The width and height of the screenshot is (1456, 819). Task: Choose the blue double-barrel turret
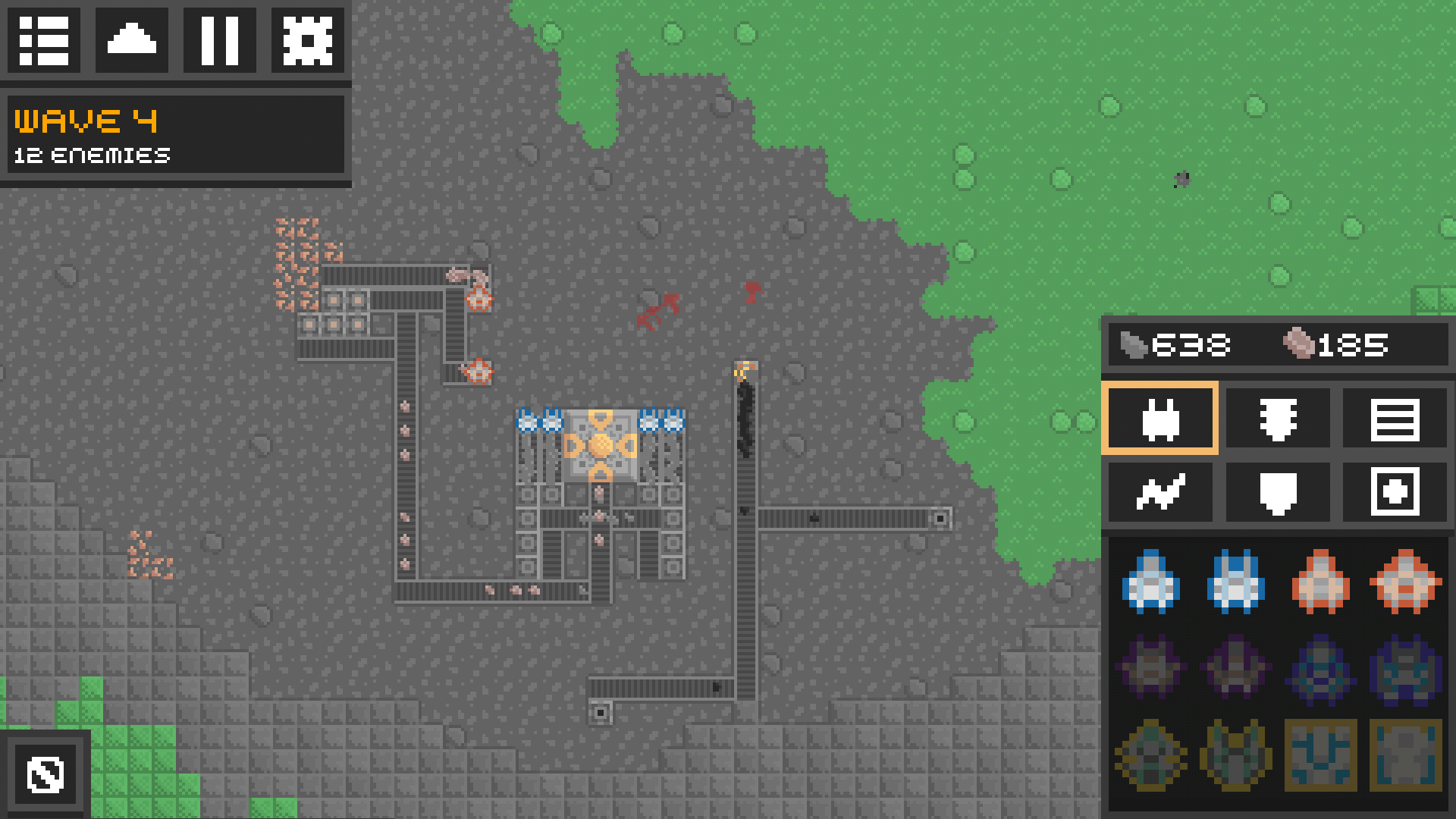pyautogui.click(x=1236, y=582)
